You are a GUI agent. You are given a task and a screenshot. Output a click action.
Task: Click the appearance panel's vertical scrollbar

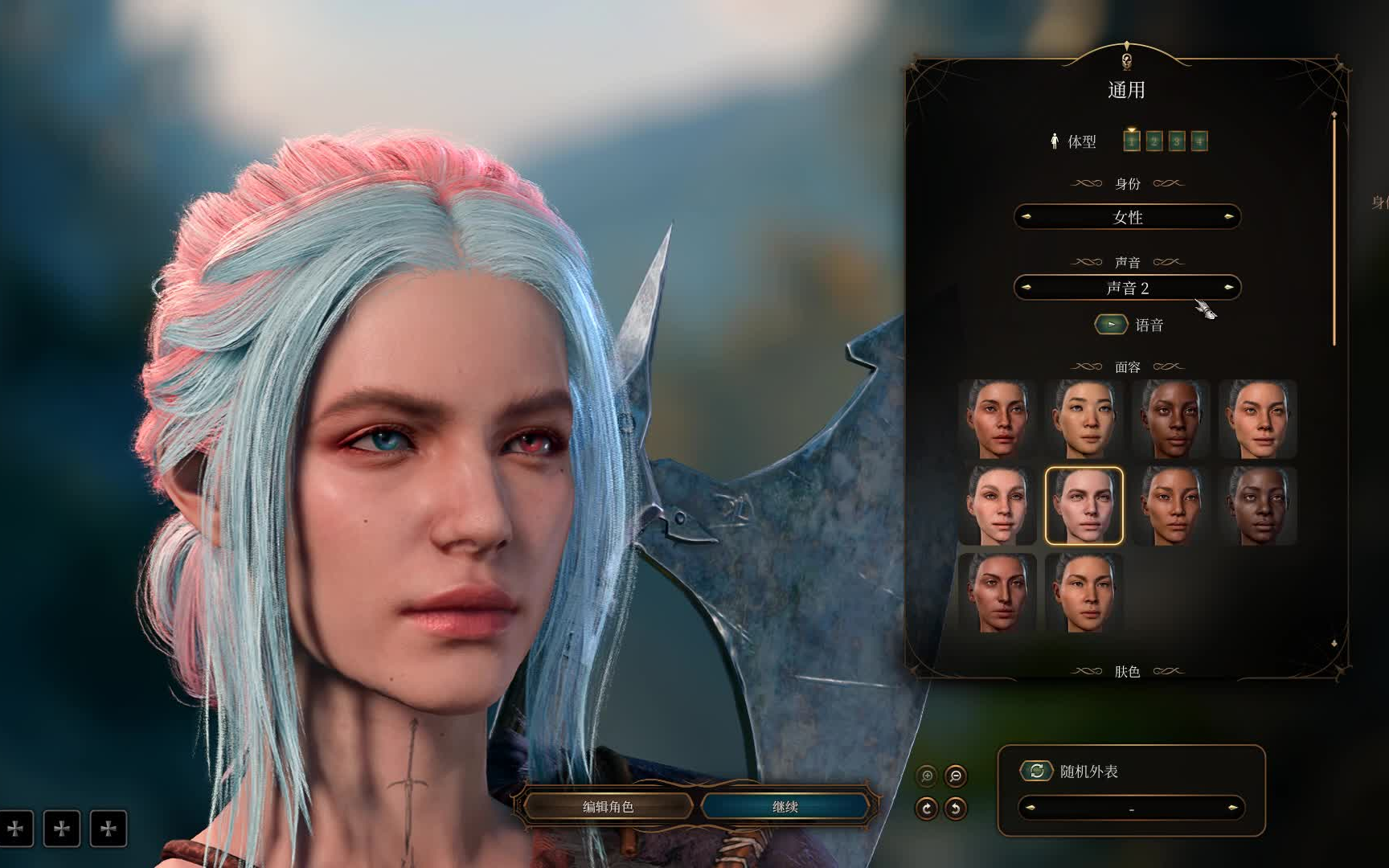pyautogui.click(x=1334, y=233)
